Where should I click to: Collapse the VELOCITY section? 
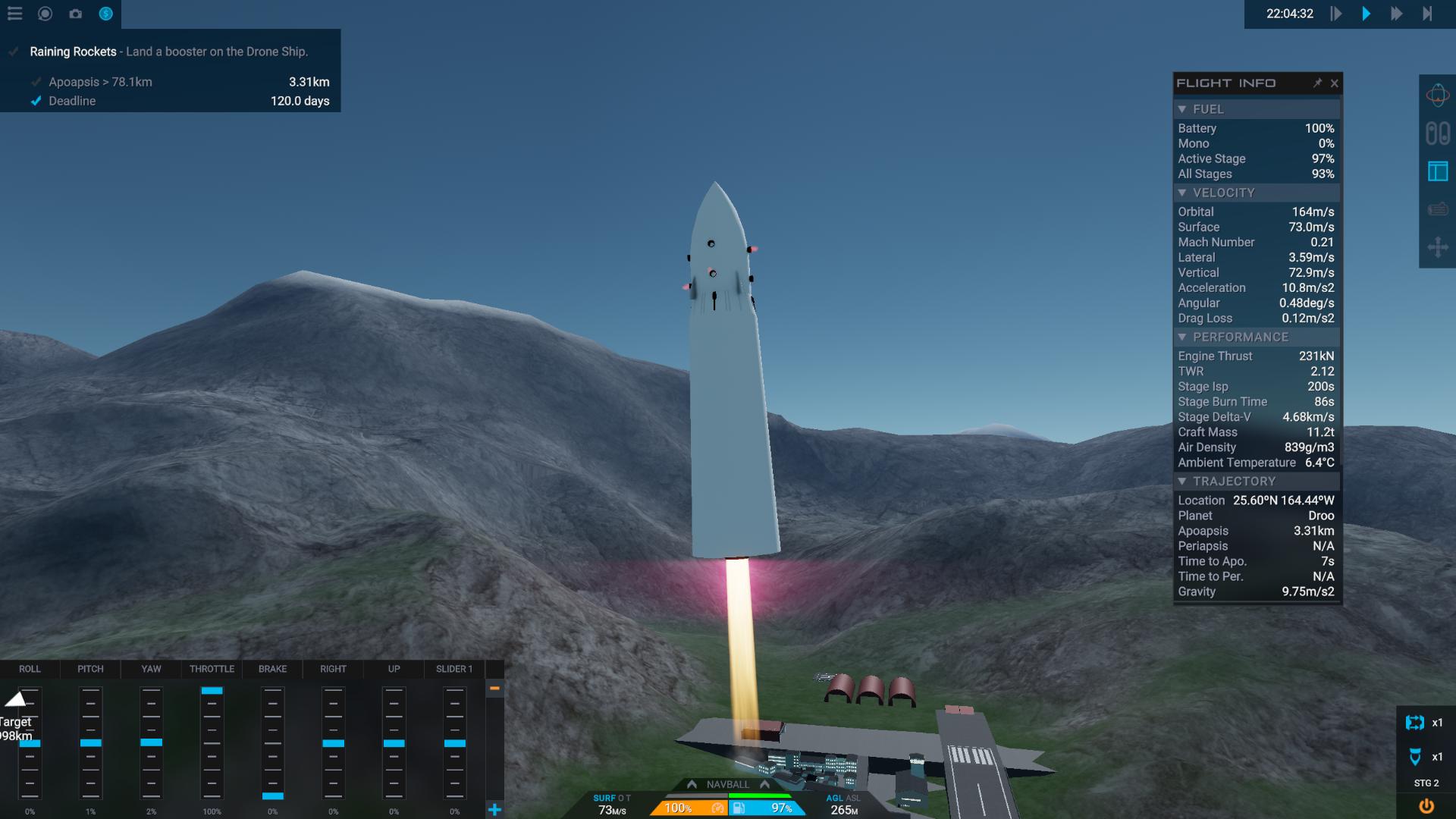tap(1182, 193)
